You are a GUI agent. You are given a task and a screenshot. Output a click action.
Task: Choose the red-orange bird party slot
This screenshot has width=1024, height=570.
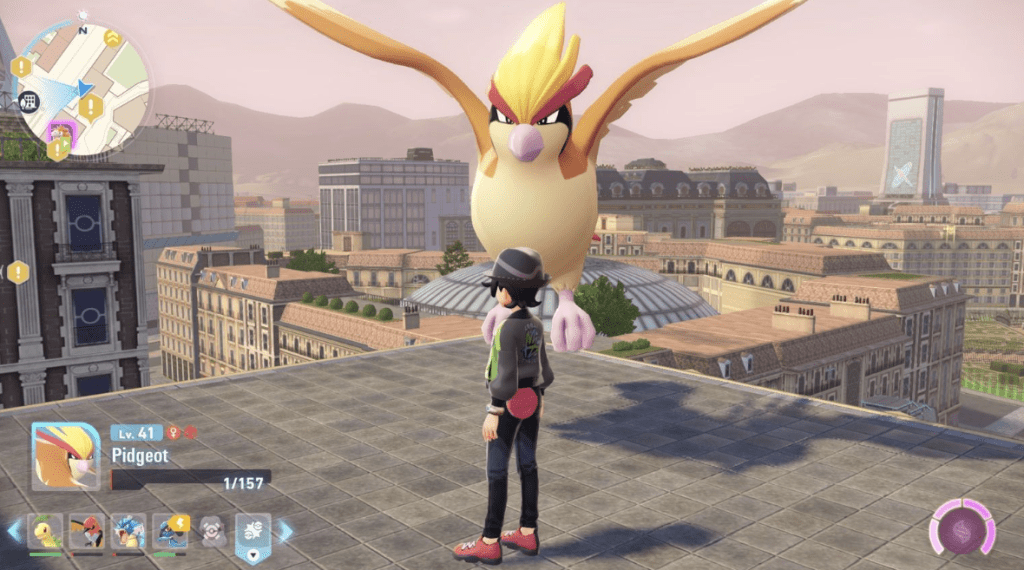(x=87, y=530)
